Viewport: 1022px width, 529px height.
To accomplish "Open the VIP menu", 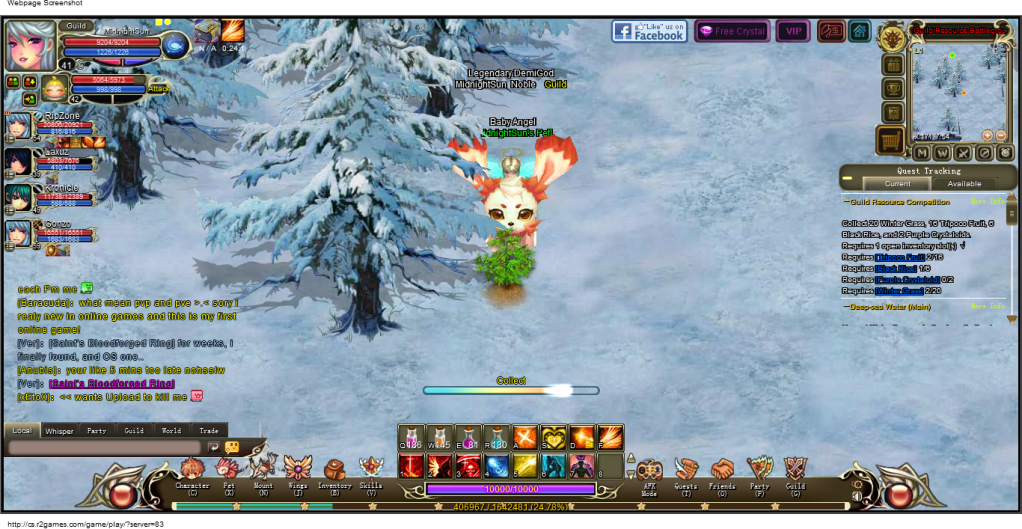I will [793, 32].
